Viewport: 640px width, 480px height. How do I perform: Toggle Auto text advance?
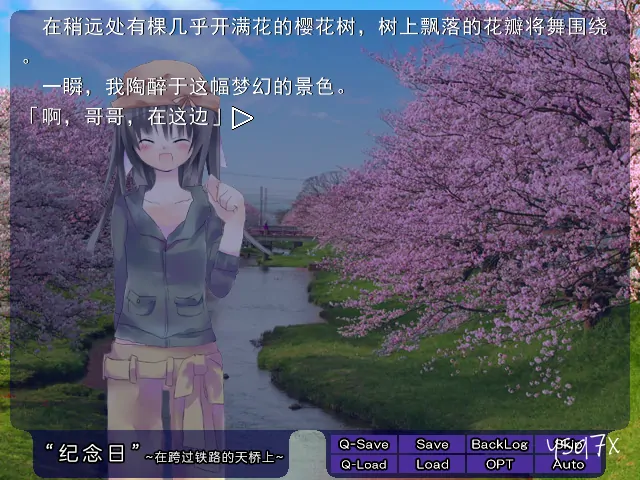tap(568, 464)
